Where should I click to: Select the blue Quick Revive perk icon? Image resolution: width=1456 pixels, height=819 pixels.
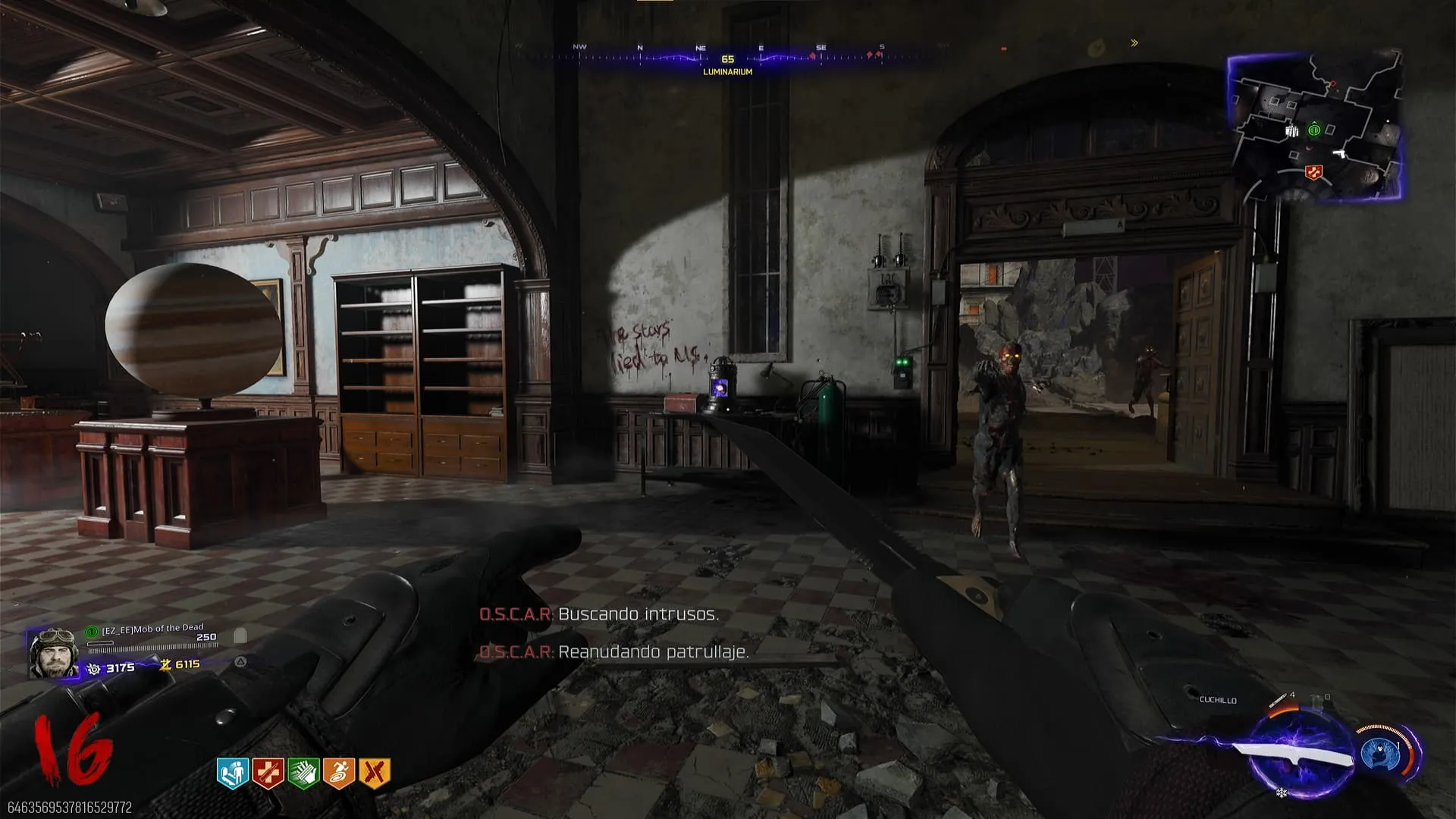click(233, 773)
